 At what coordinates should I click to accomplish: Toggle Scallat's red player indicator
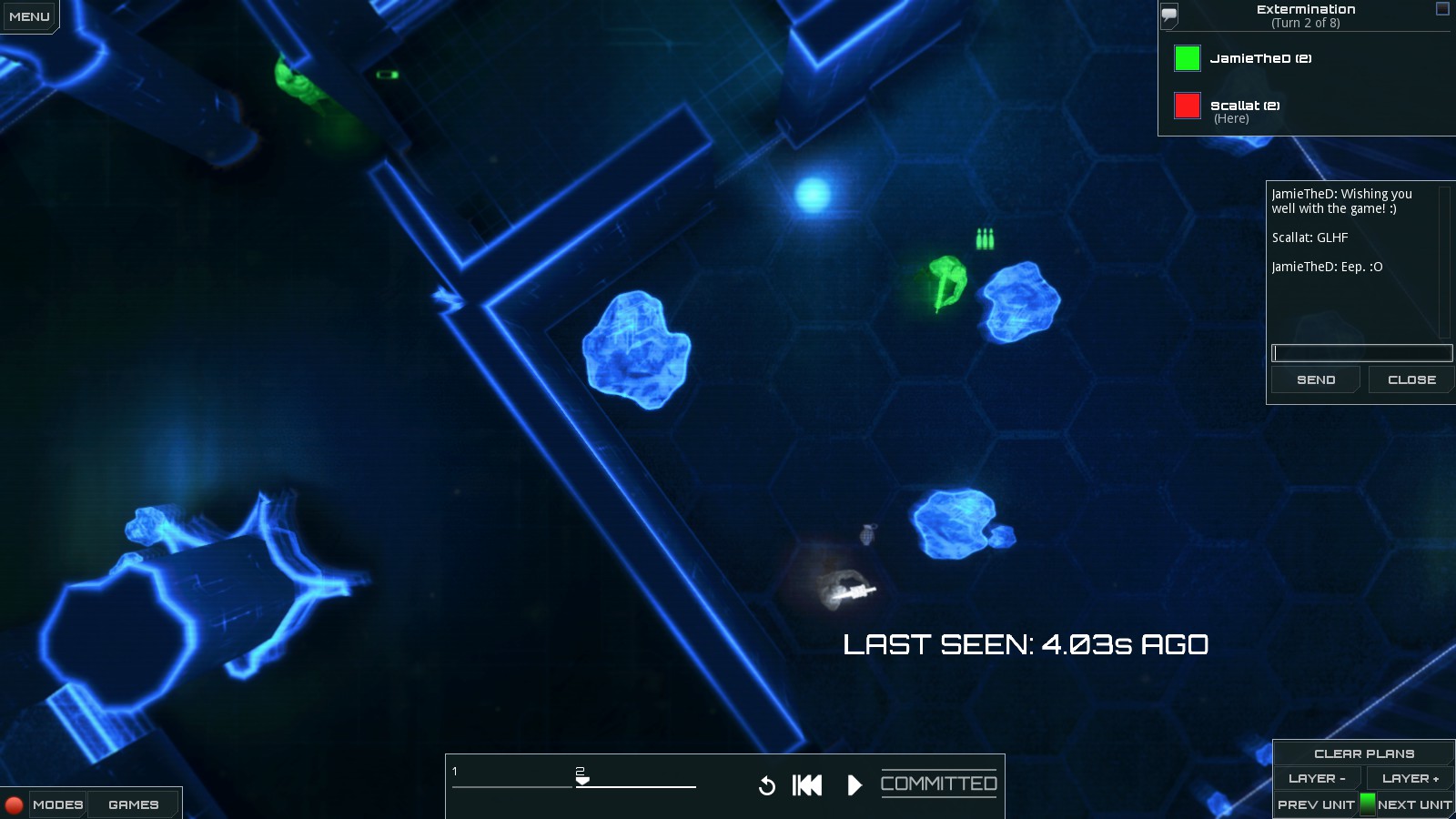click(1186, 106)
